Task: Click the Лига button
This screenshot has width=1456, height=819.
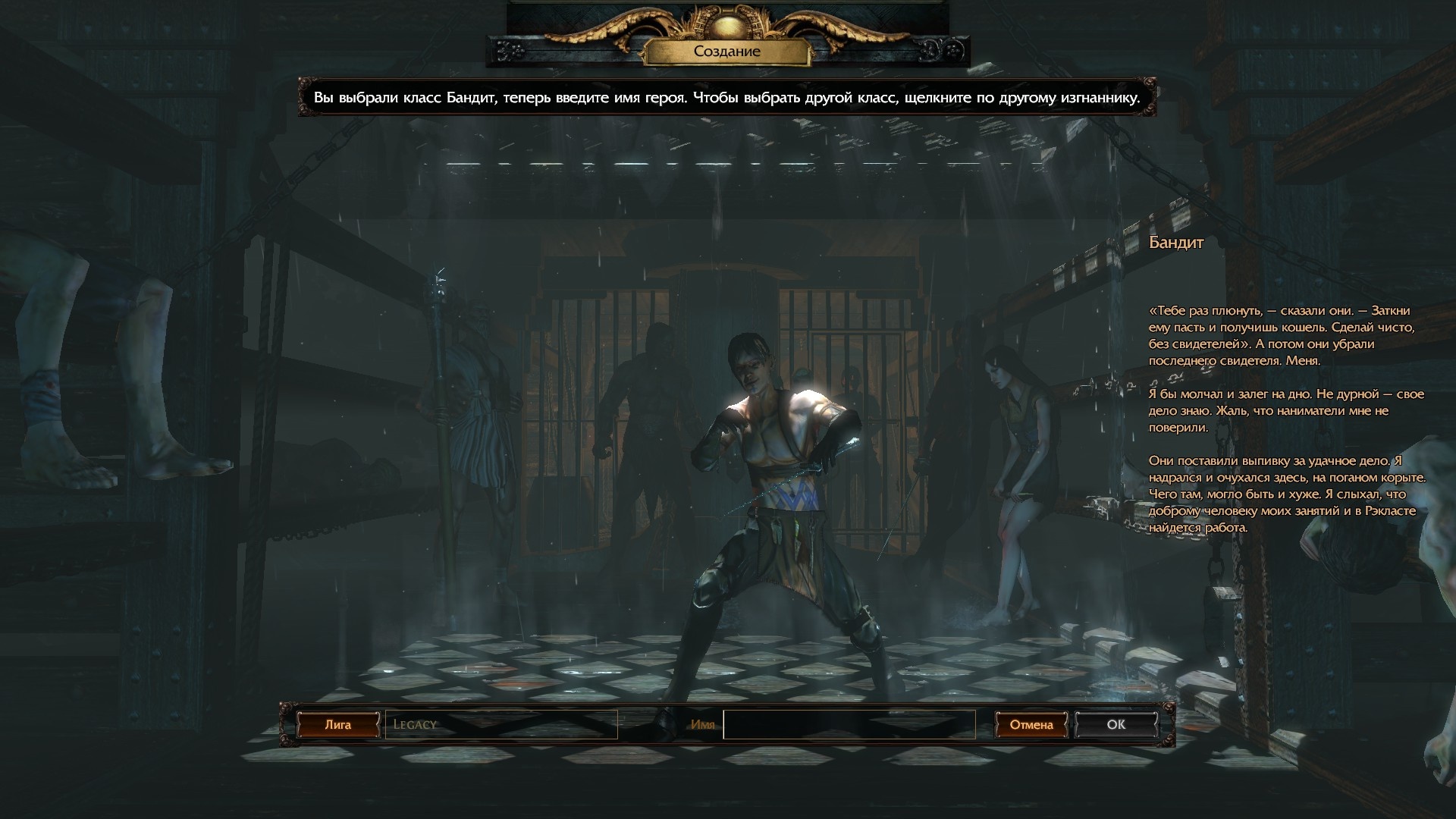Action: click(x=338, y=725)
